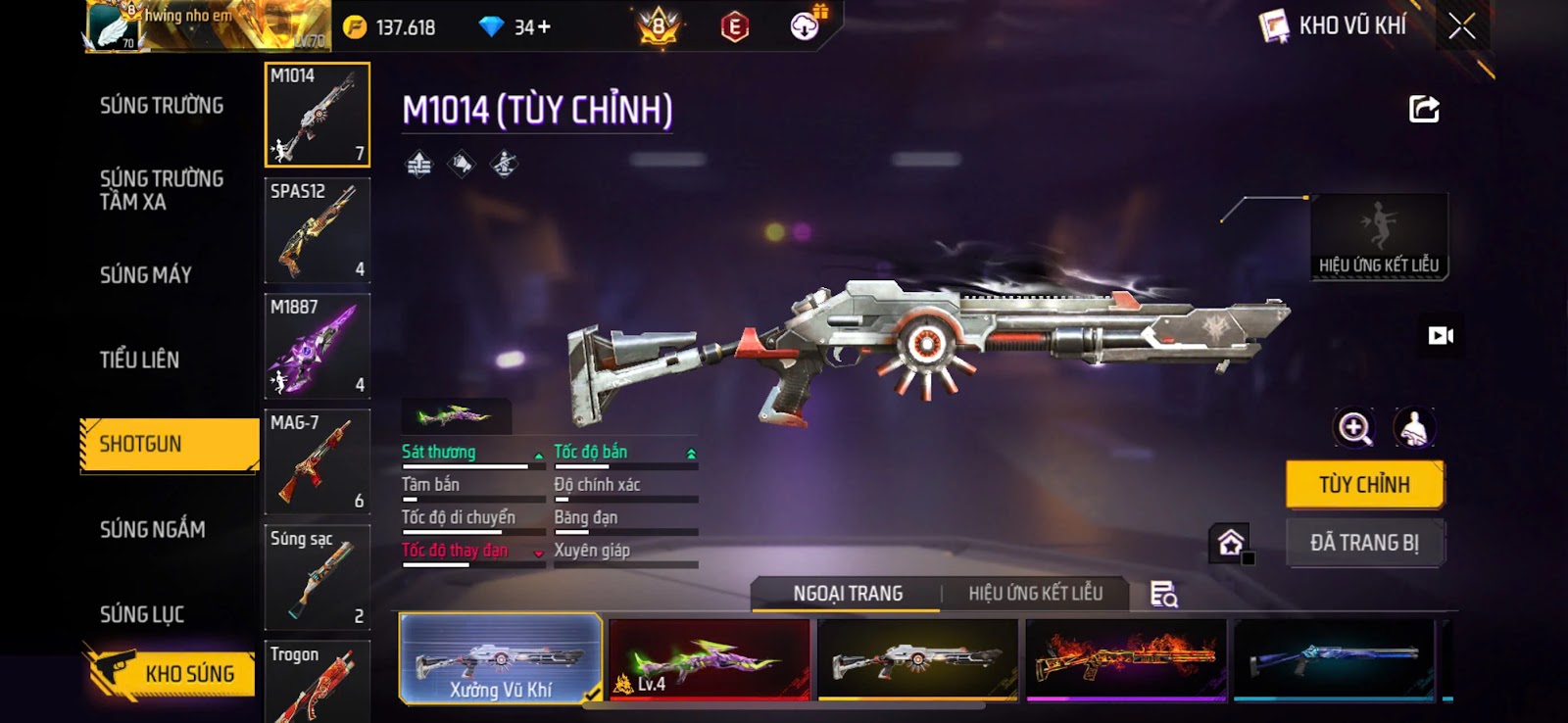Choose the SÚNG NGẮM category
This screenshot has height=723, width=1568.
(153, 530)
